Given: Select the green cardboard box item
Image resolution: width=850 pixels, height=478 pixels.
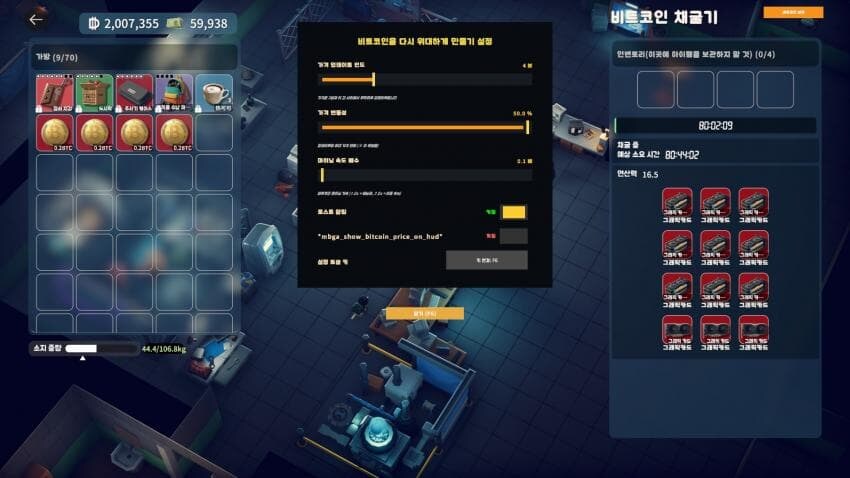Looking at the screenshot, I should pyautogui.click(x=95, y=92).
